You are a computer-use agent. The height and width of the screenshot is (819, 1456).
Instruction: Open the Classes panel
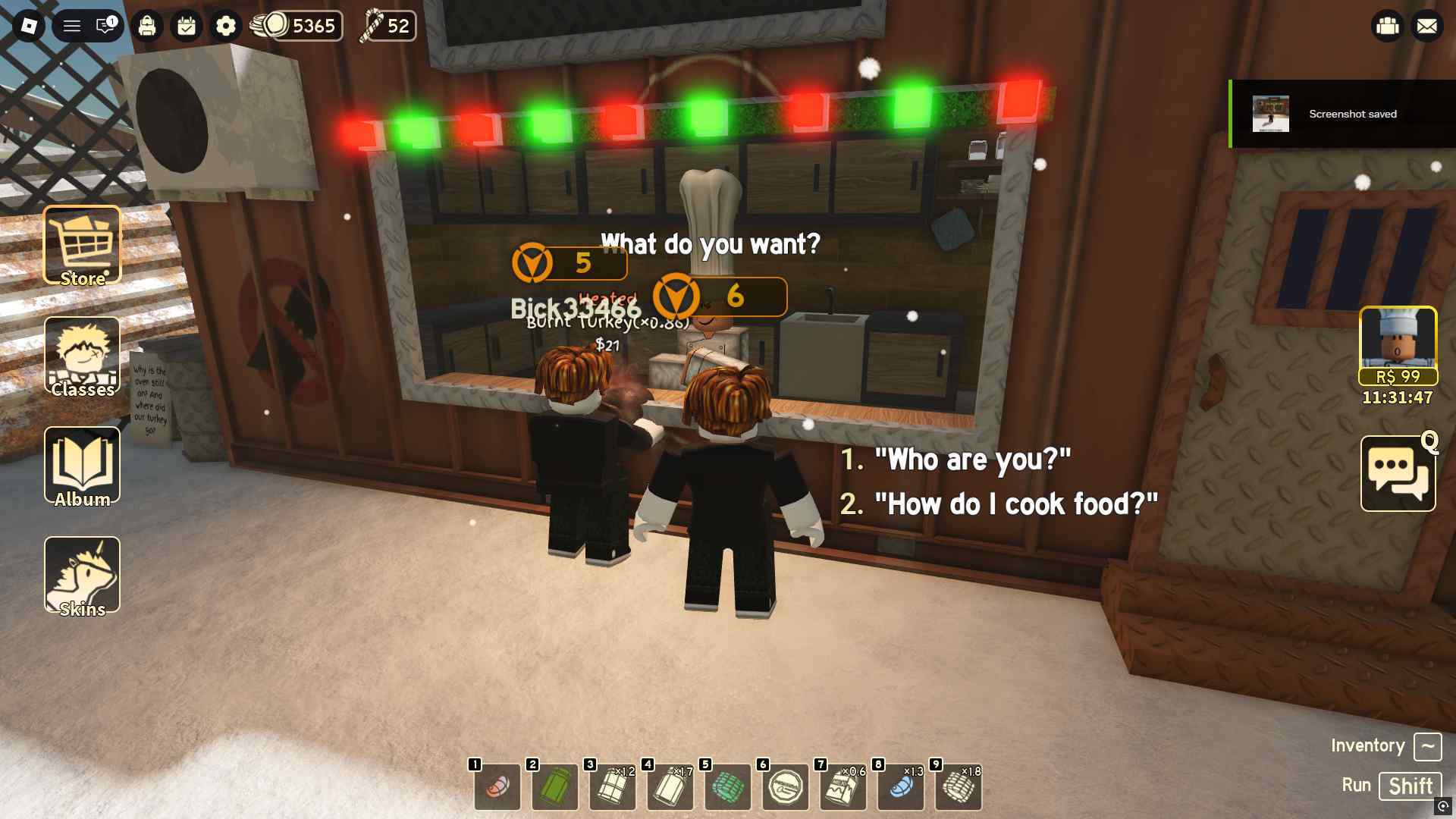click(x=81, y=356)
